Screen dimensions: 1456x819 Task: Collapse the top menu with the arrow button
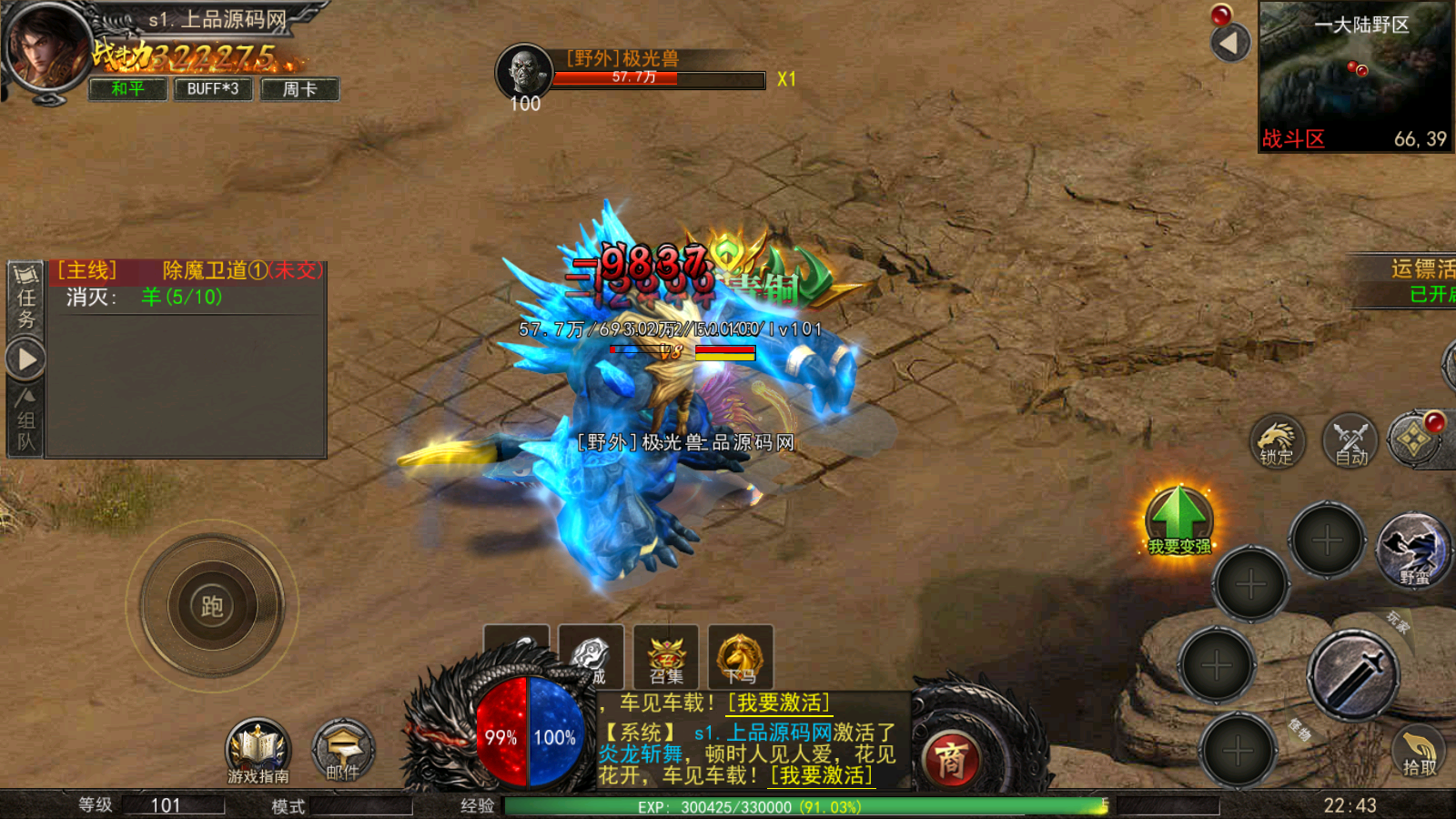pos(1230,42)
